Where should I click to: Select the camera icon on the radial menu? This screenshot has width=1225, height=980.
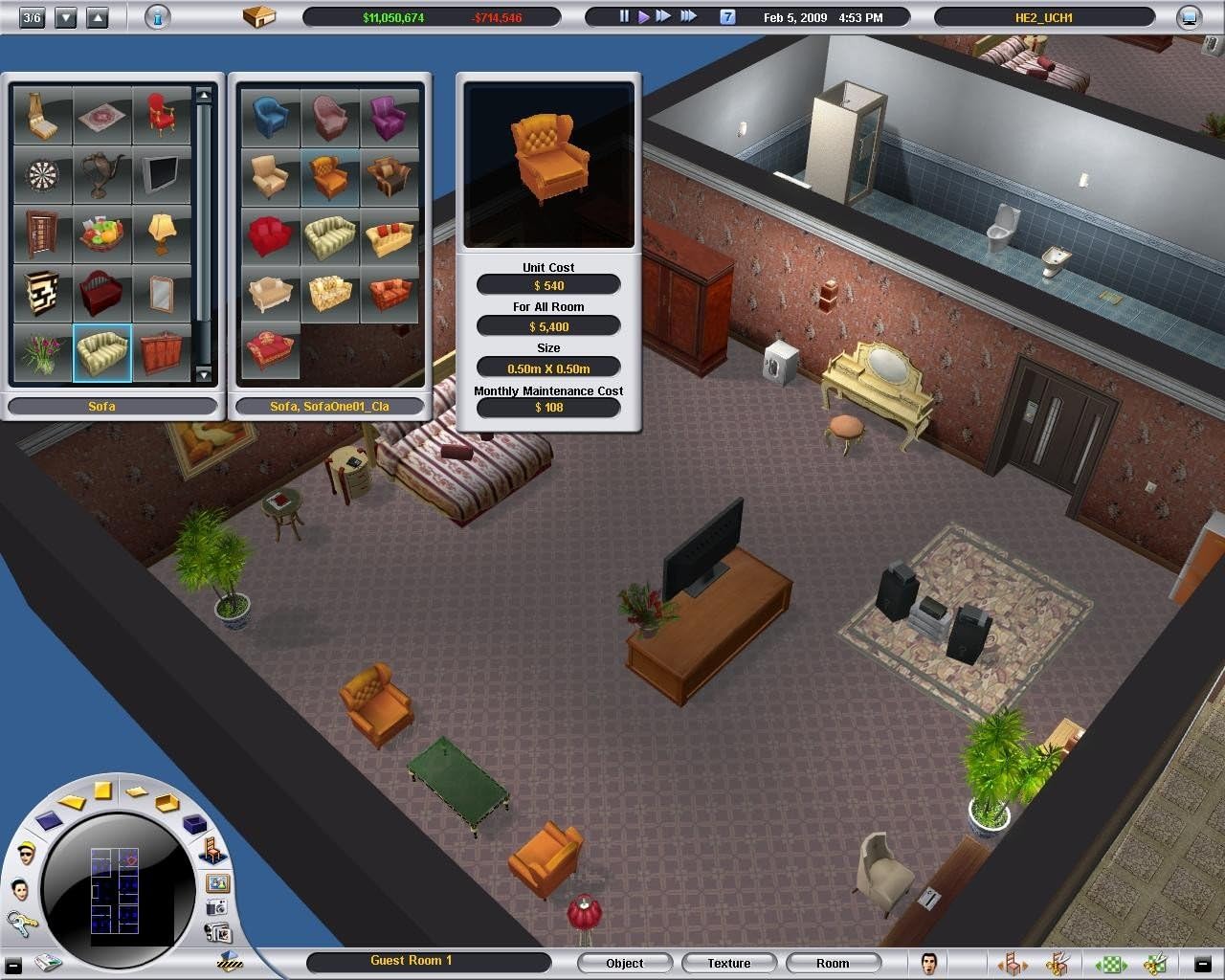pyautogui.click(x=216, y=908)
